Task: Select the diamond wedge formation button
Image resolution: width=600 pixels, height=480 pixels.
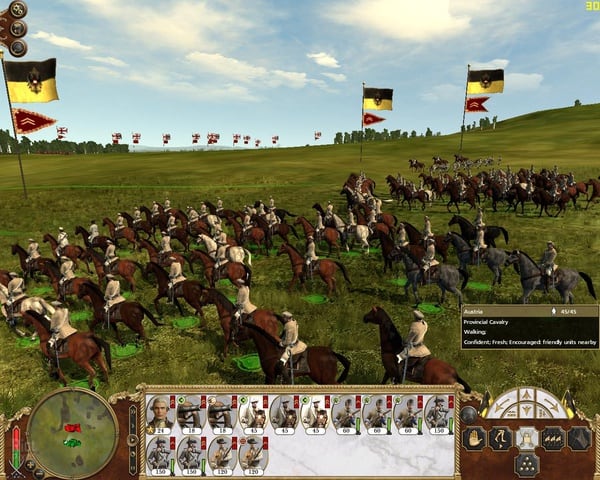Action: click(579, 437)
